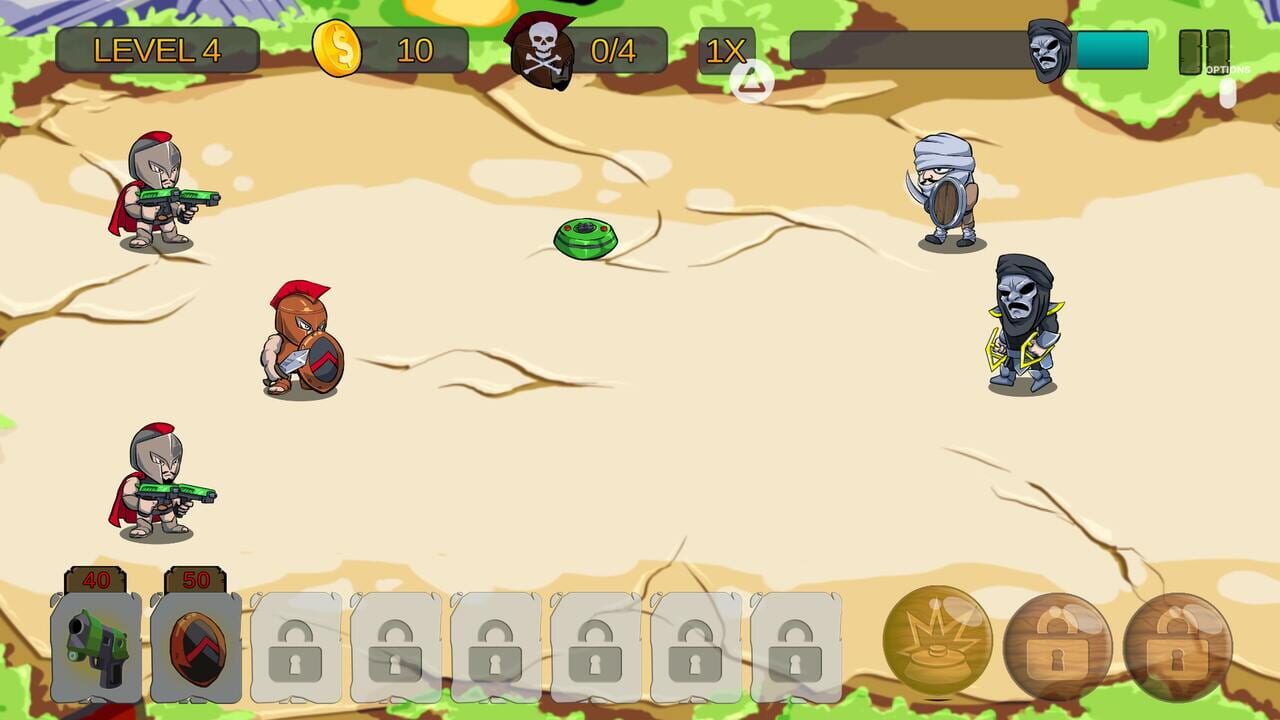
Task: Click the green mine on the battlefield
Action: click(x=587, y=239)
